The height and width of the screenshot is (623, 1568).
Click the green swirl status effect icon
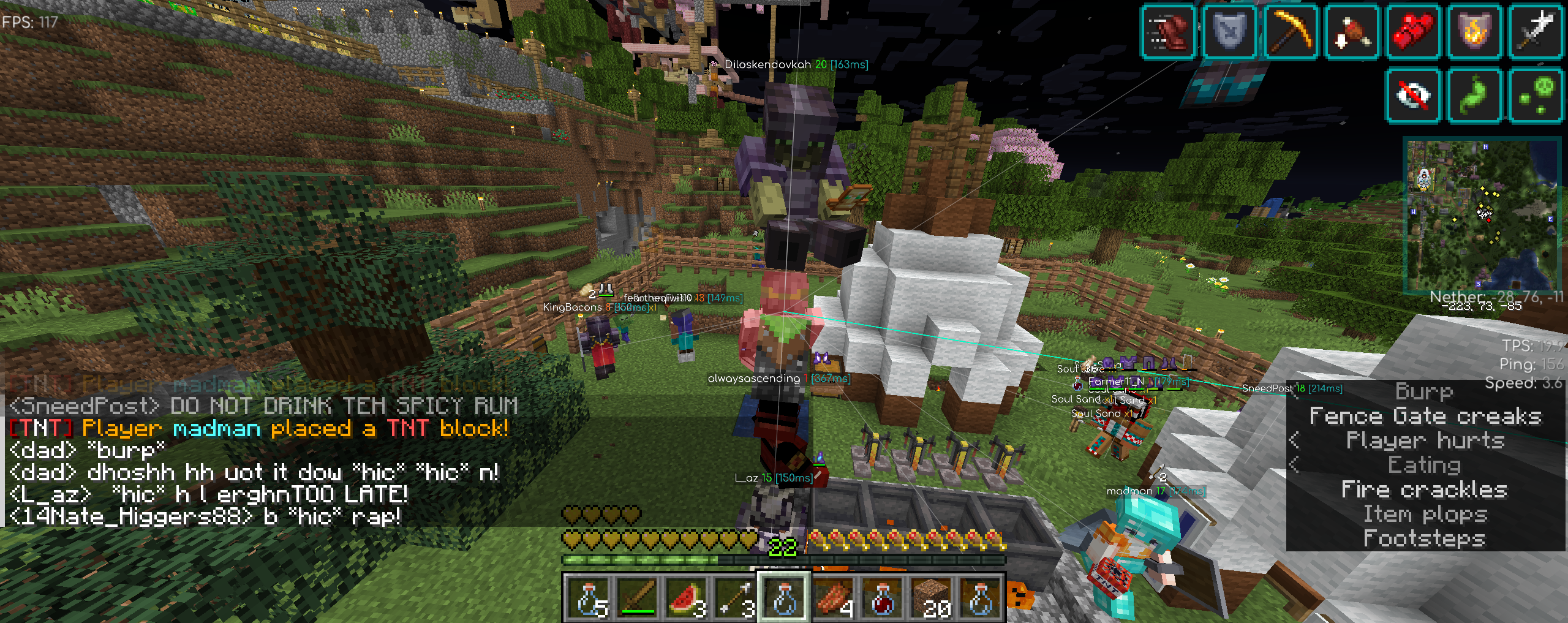tap(1475, 96)
